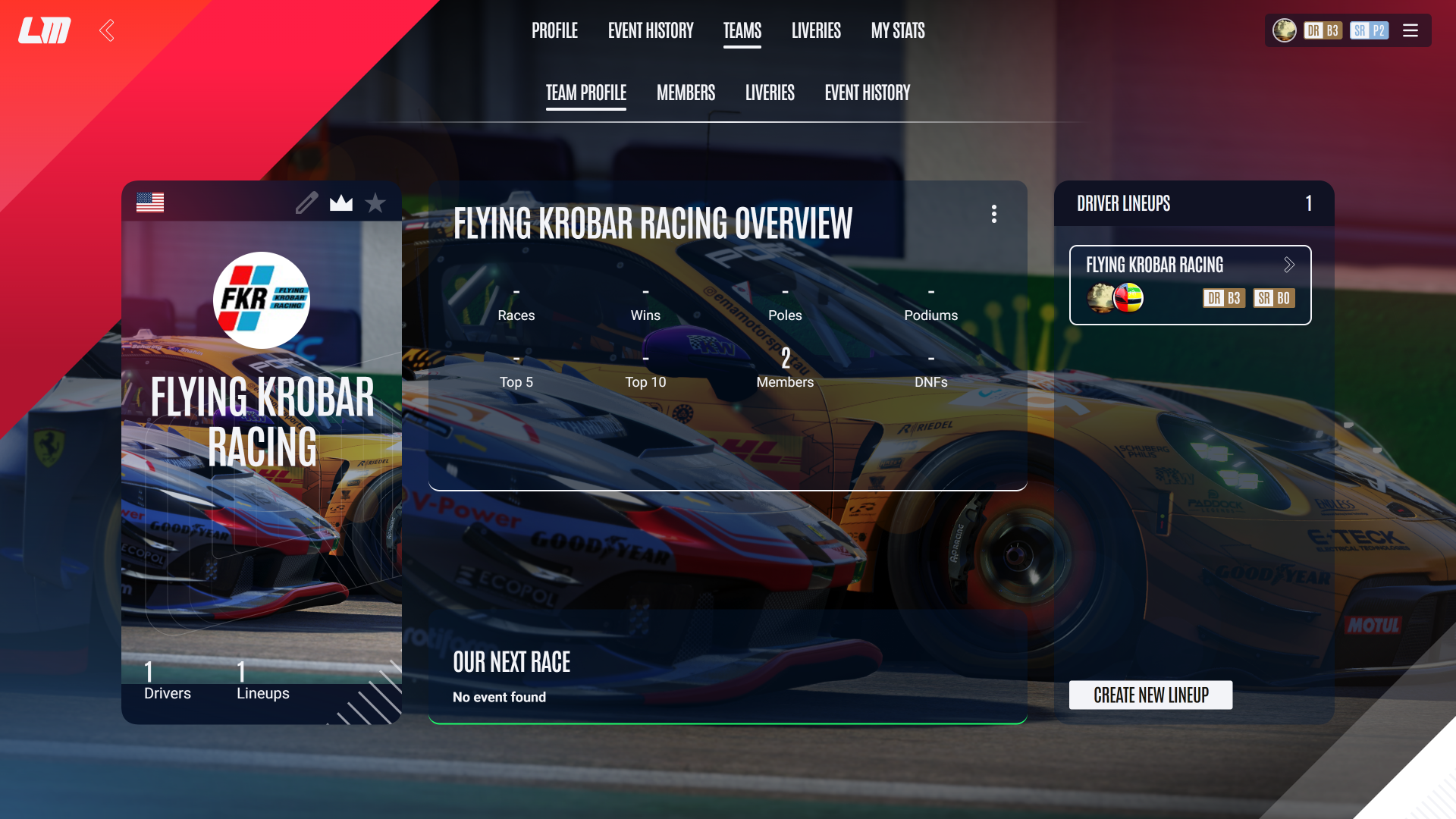Click the Create New Lineup button
The height and width of the screenshot is (819, 1456).
[x=1150, y=695]
